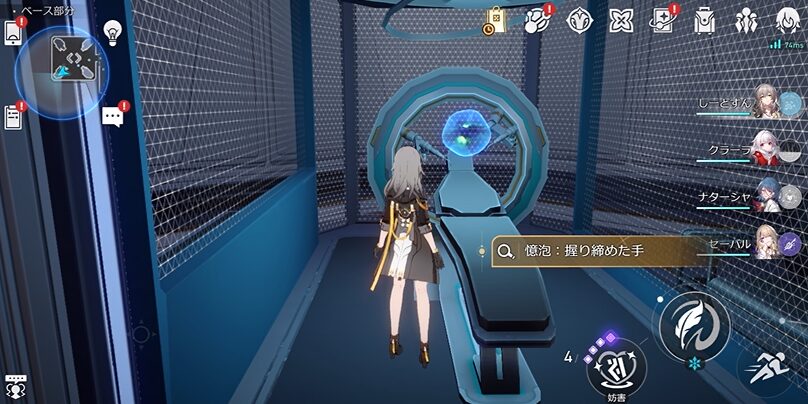Open the four-petal flower icon
This screenshot has height=404, width=808.
click(x=621, y=20)
